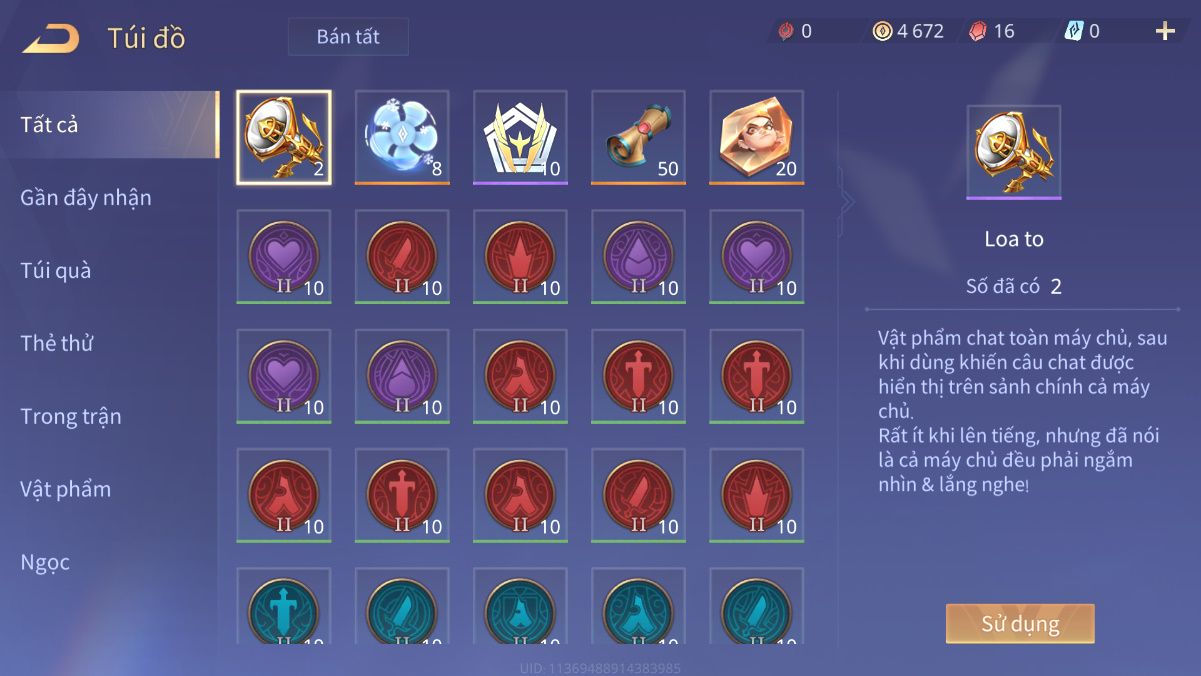Image resolution: width=1201 pixels, height=676 pixels.
Task: Select the winged star emblem item
Action: pos(520,138)
